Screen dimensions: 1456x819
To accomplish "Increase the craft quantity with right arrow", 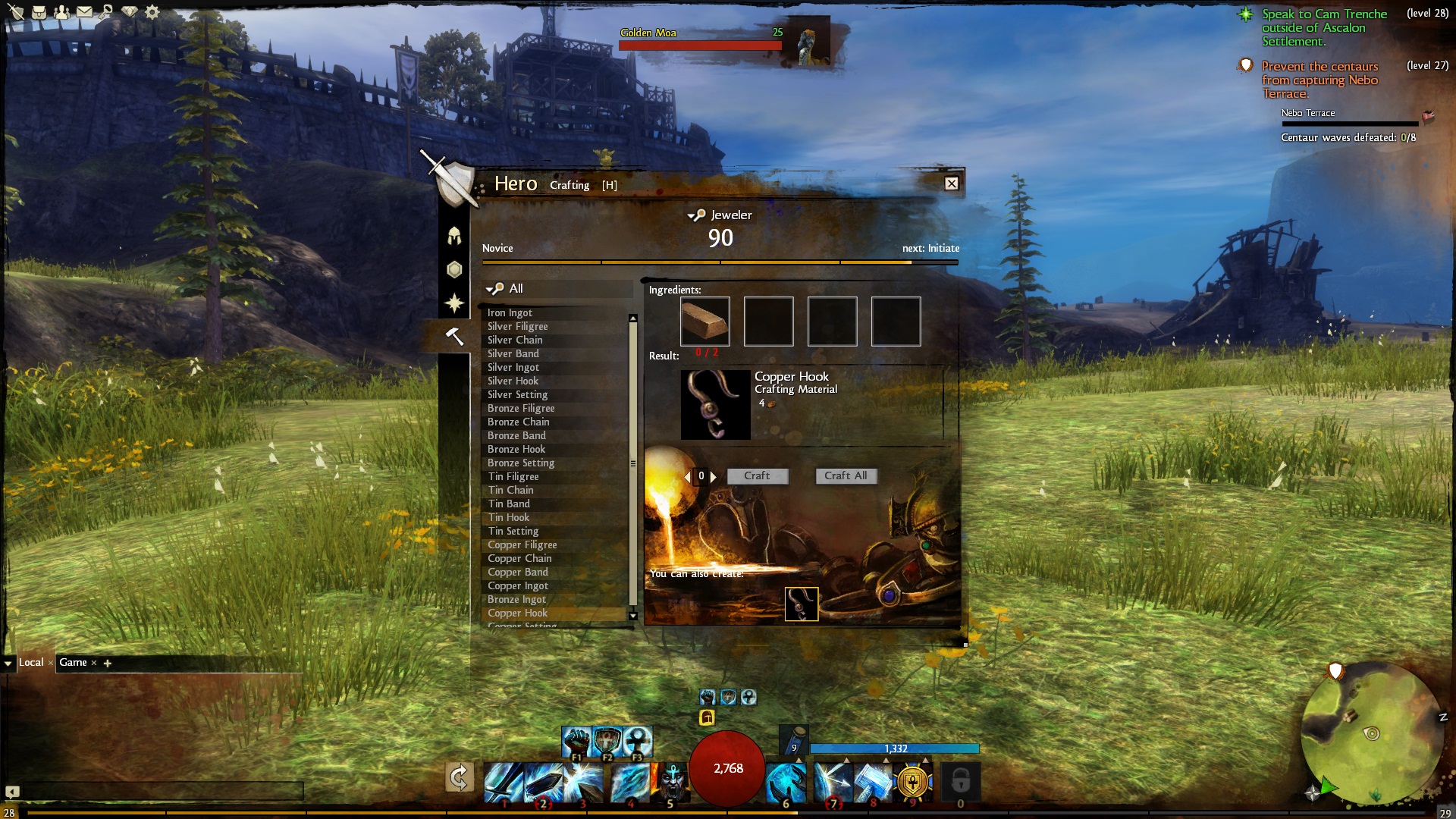I will pyautogui.click(x=714, y=476).
